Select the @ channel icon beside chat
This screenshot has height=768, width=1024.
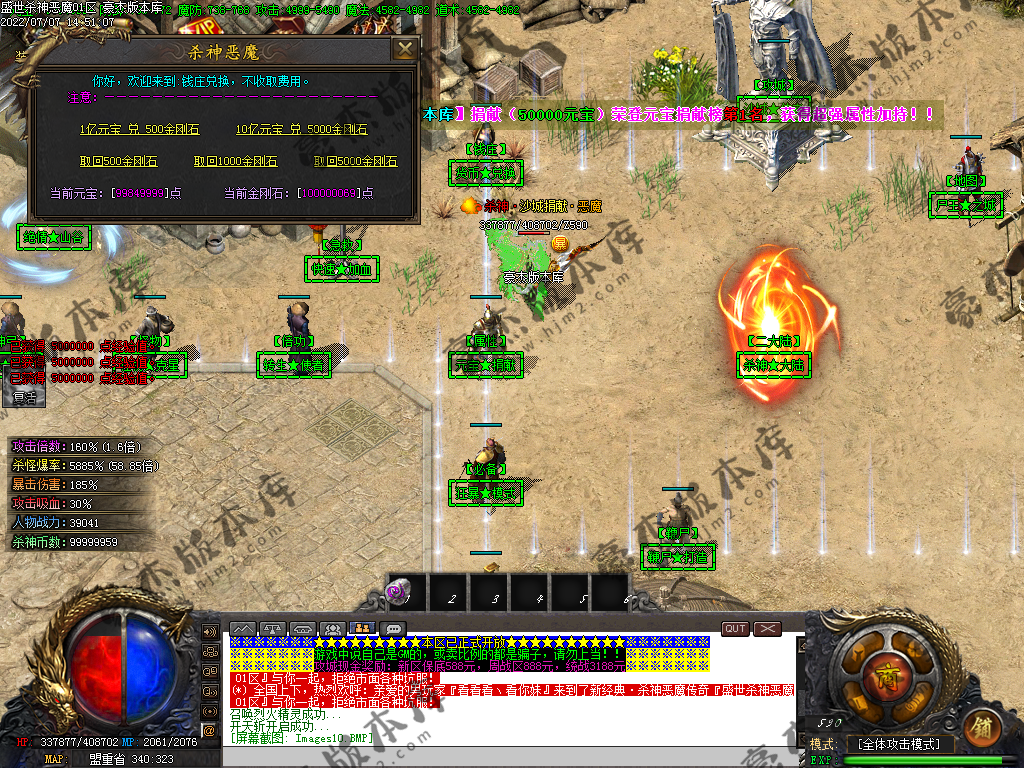(x=210, y=731)
